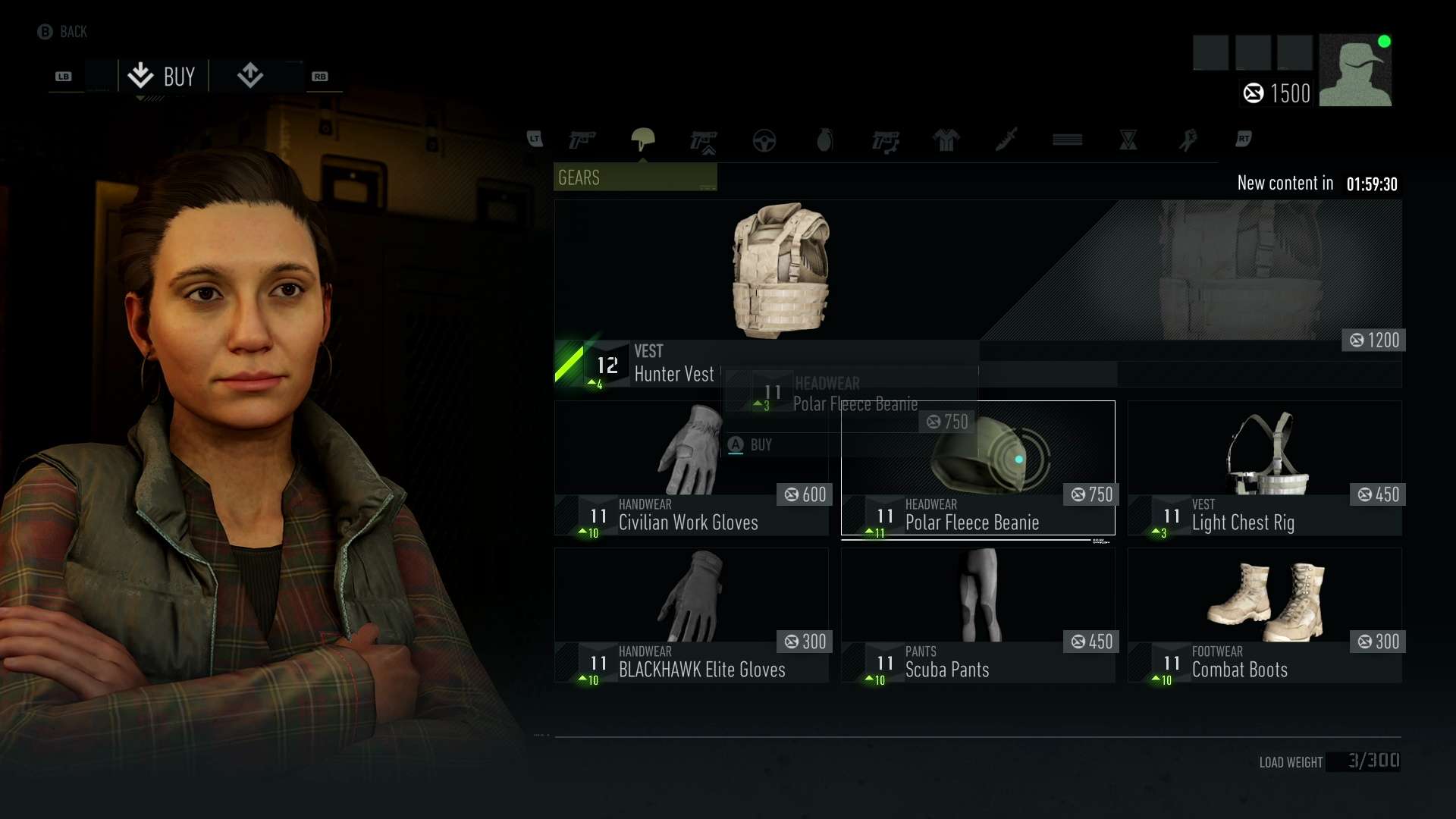Image resolution: width=1456 pixels, height=819 pixels.
Task: Open the weapon upgrades category
Action: click(x=704, y=141)
